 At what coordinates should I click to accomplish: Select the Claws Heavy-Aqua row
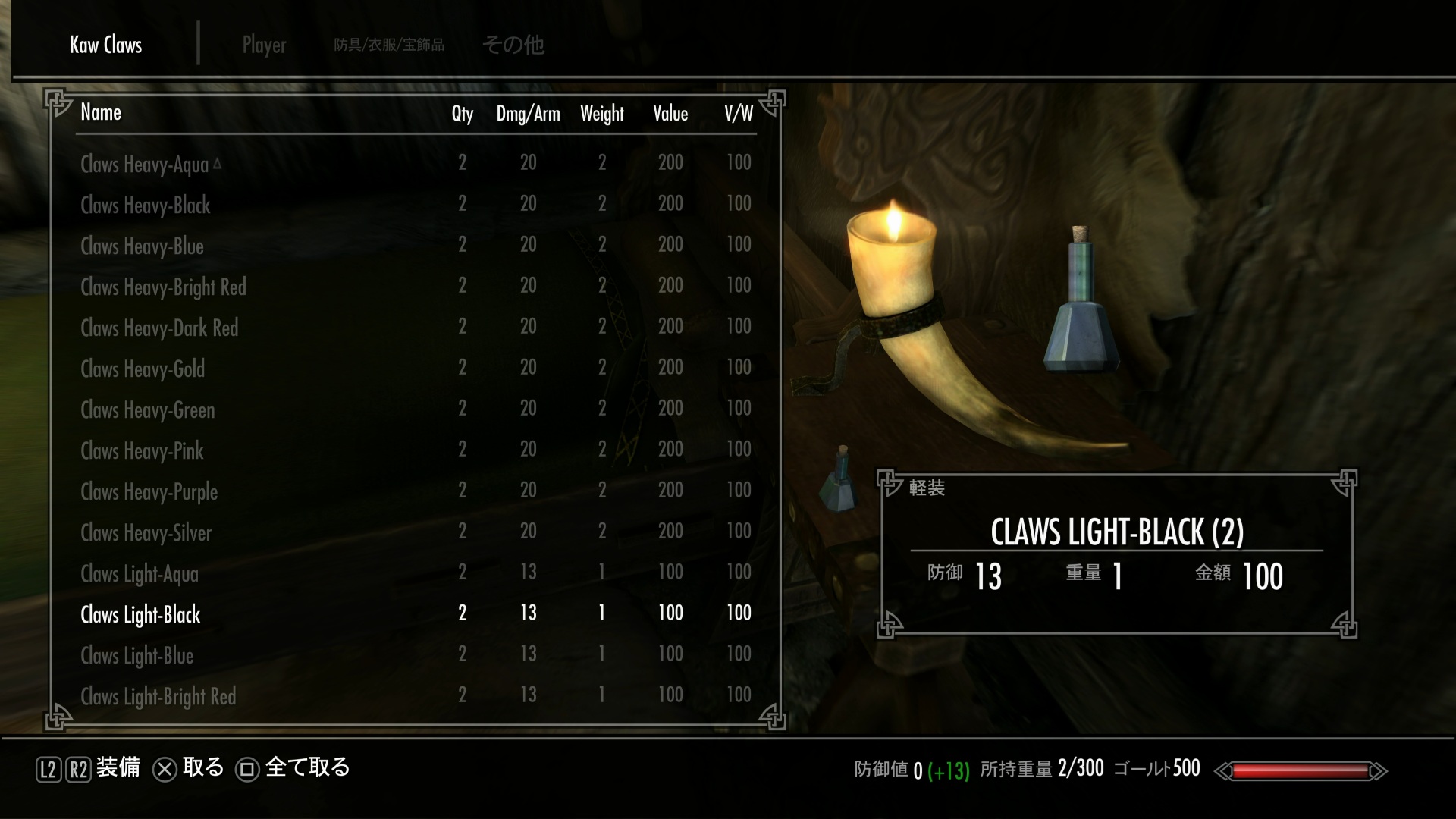pos(144,164)
